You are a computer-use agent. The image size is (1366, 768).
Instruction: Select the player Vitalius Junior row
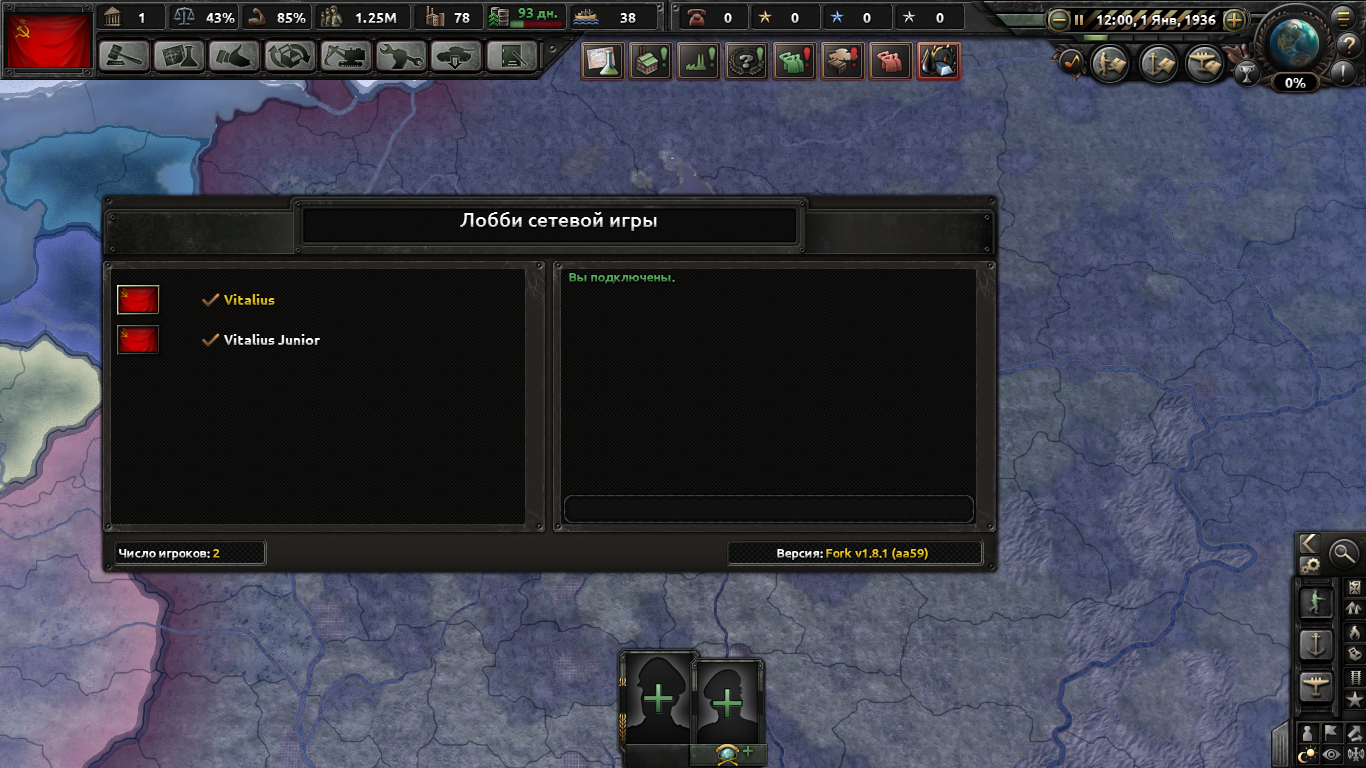[270, 340]
